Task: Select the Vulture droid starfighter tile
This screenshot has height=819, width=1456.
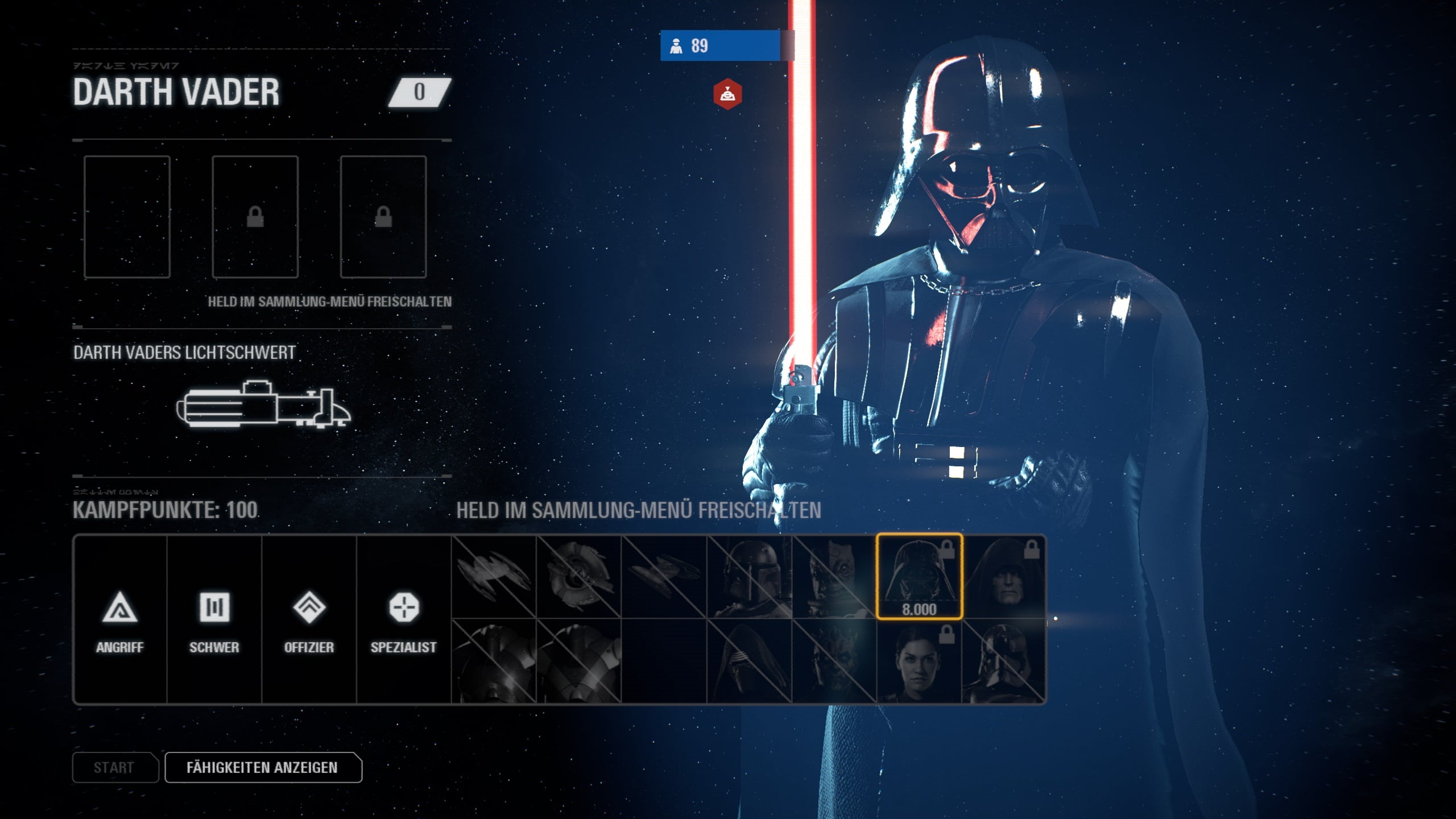Action: [494, 576]
